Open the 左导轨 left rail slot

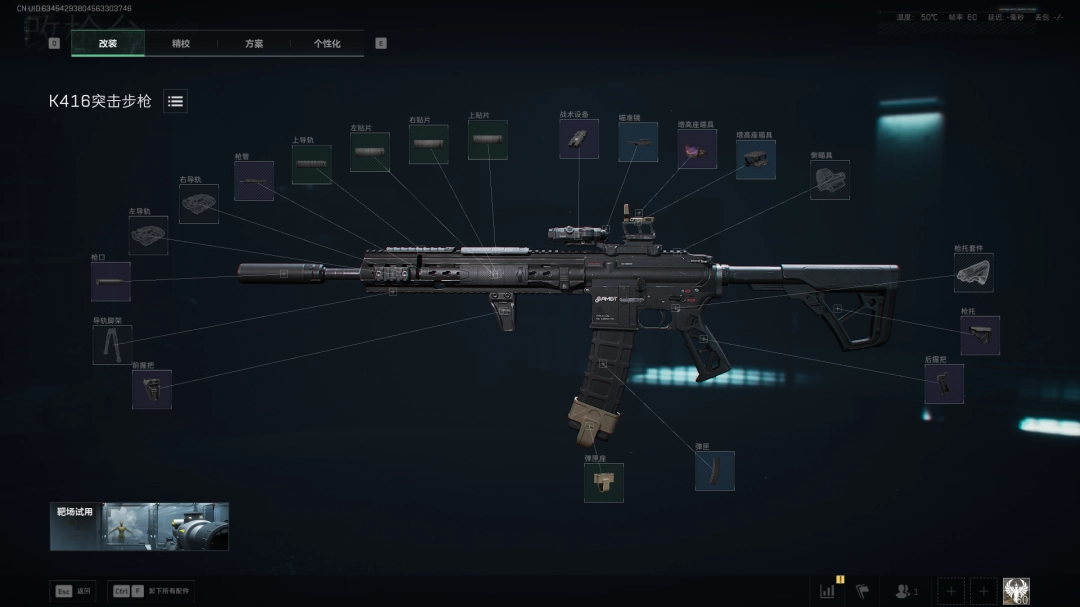(148, 236)
